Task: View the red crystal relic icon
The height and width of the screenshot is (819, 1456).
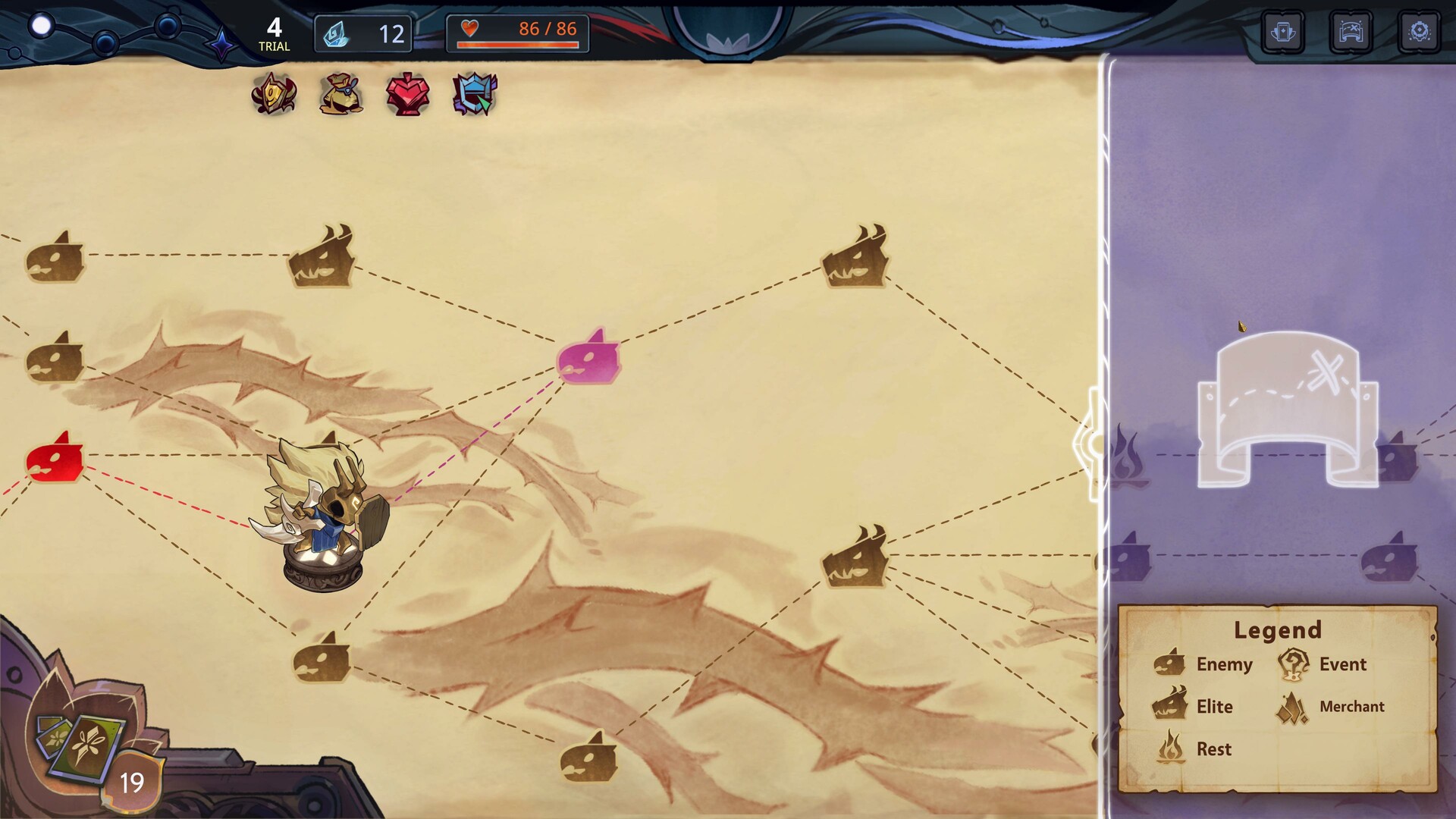Action: point(407,93)
